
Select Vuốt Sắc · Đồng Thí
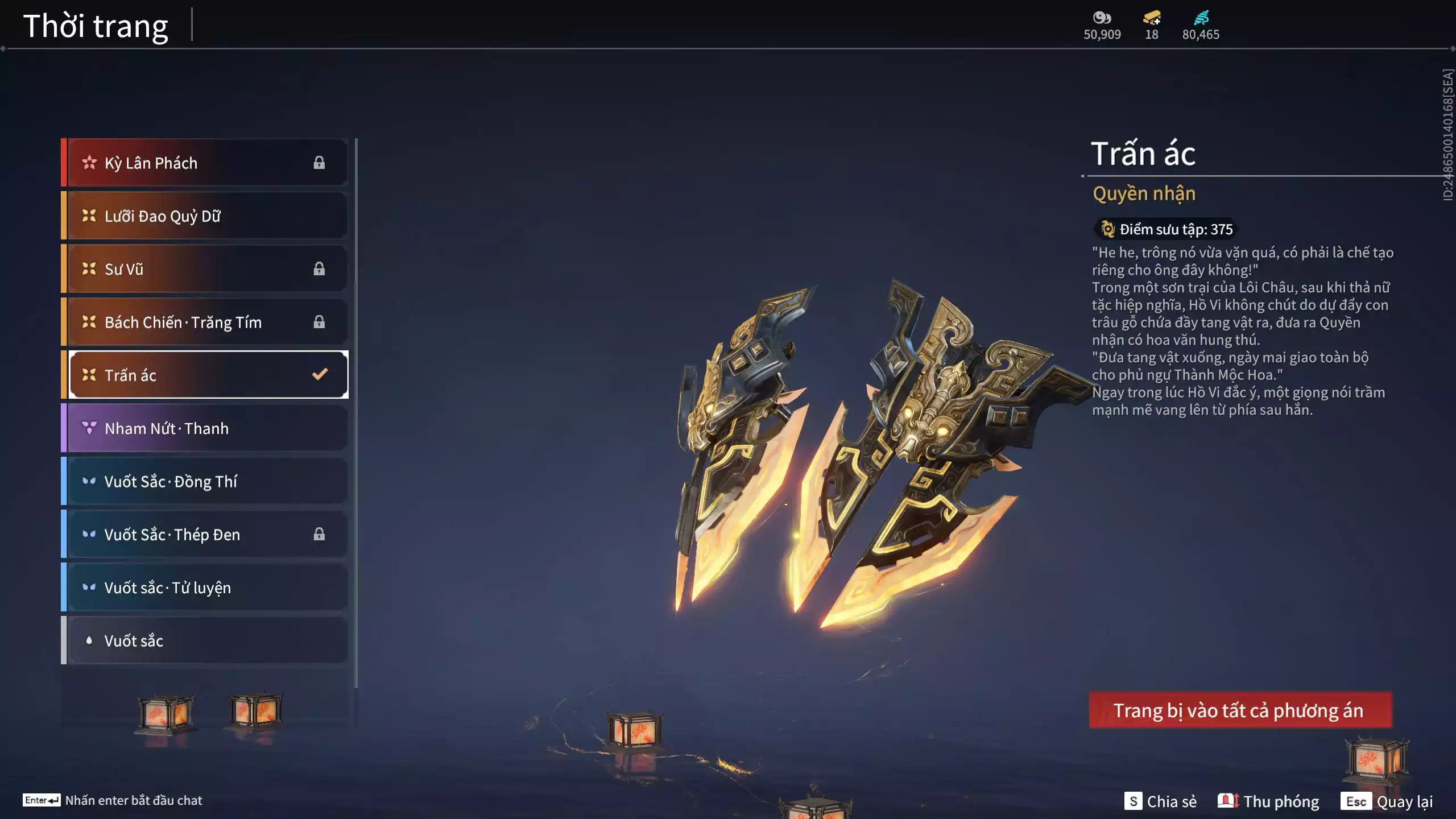(205, 481)
